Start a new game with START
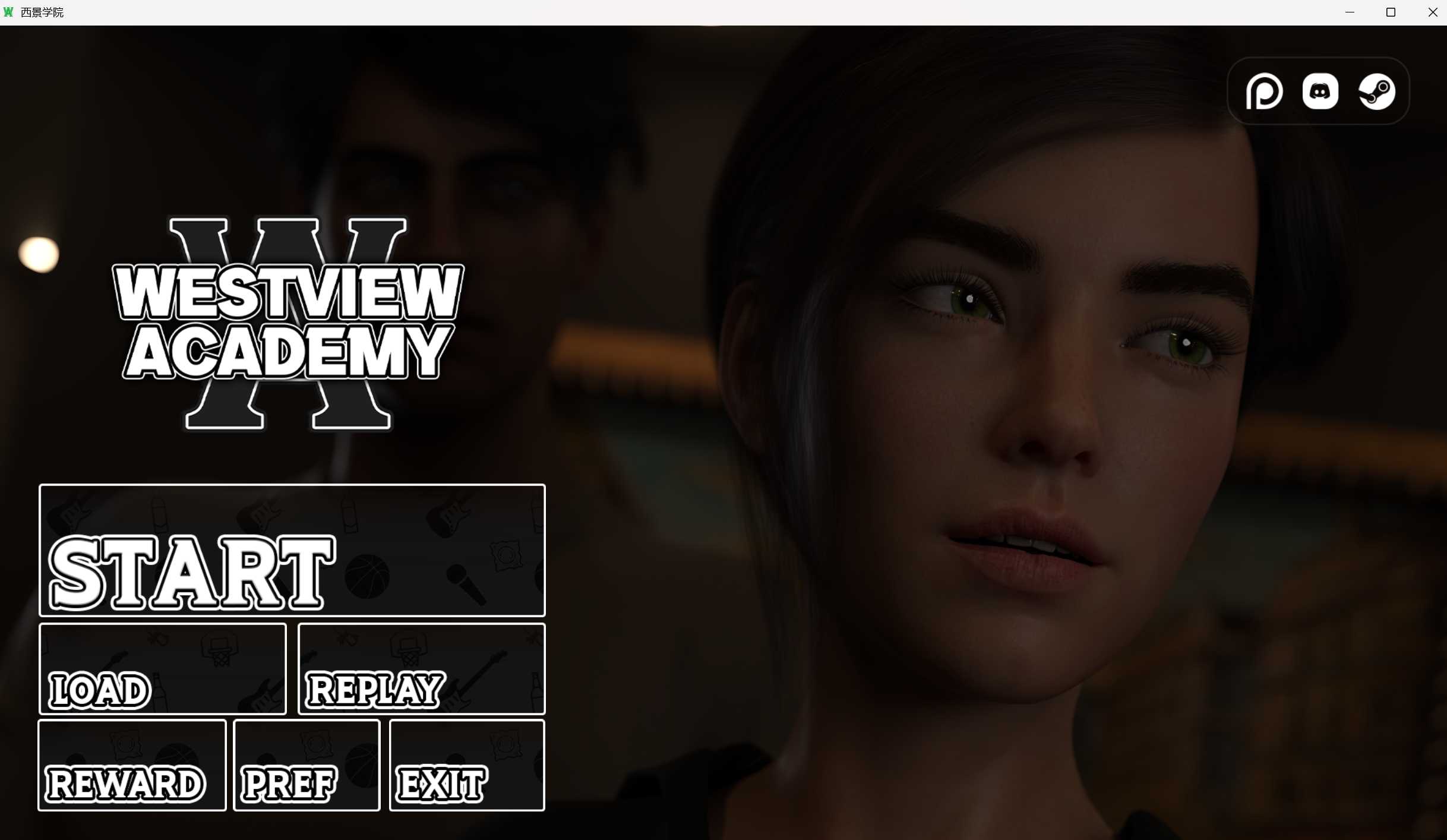1447x840 pixels. 291,551
